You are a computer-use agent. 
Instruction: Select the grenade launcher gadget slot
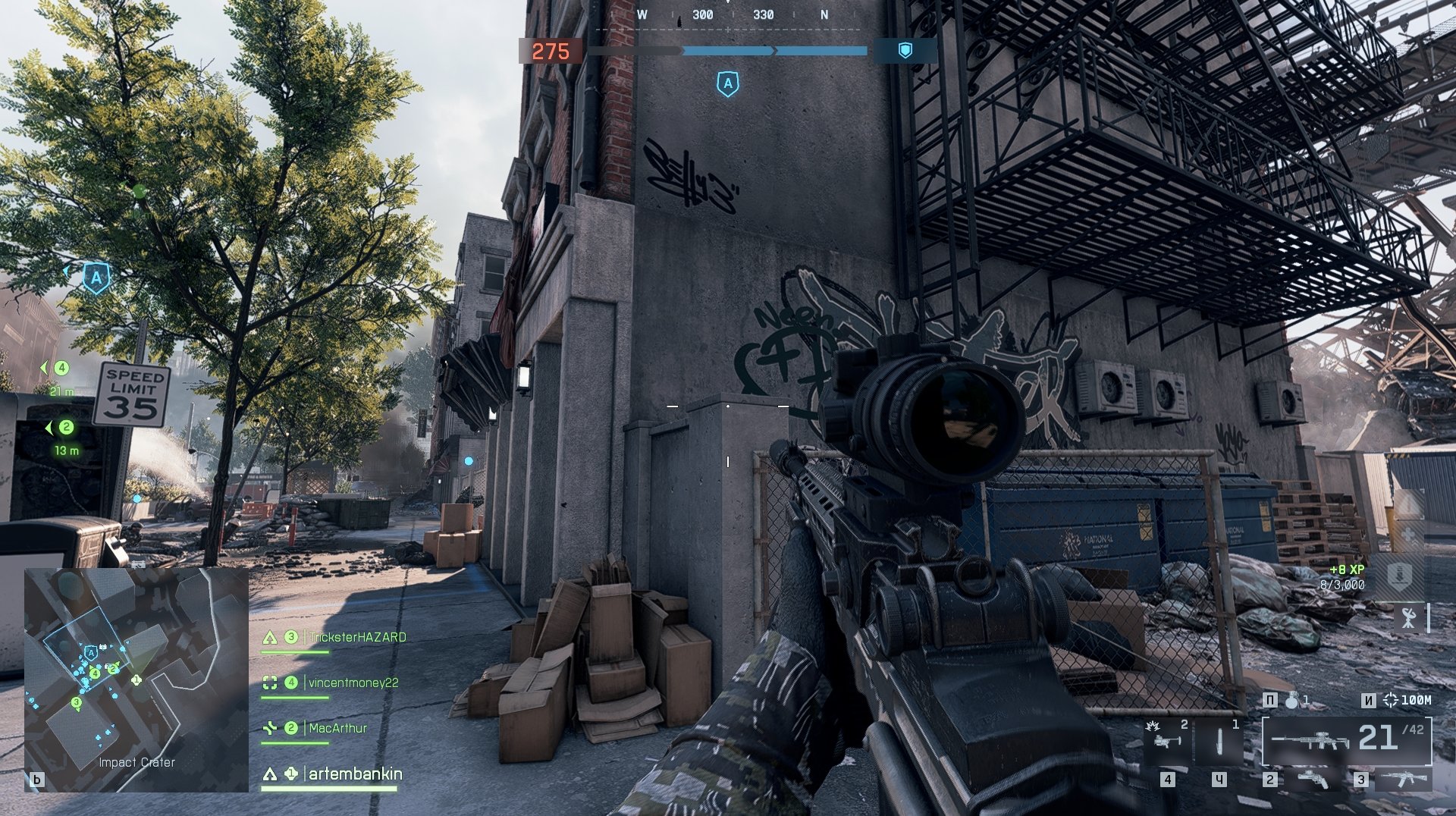(x=1166, y=740)
